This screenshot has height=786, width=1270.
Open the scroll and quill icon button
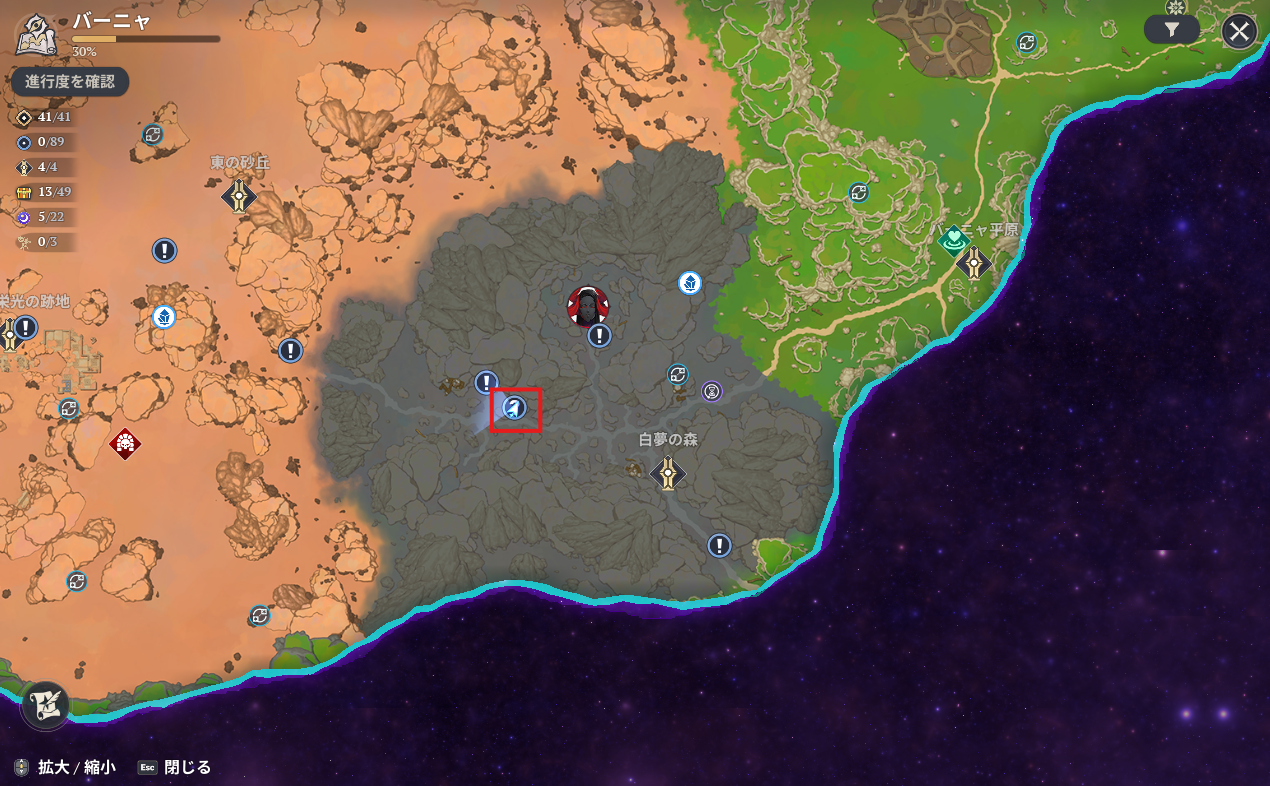click(45, 704)
